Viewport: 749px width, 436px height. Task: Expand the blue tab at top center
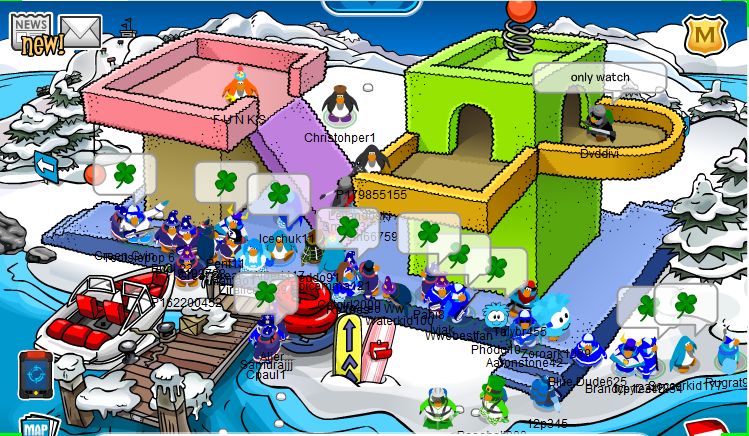tap(372, 6)
